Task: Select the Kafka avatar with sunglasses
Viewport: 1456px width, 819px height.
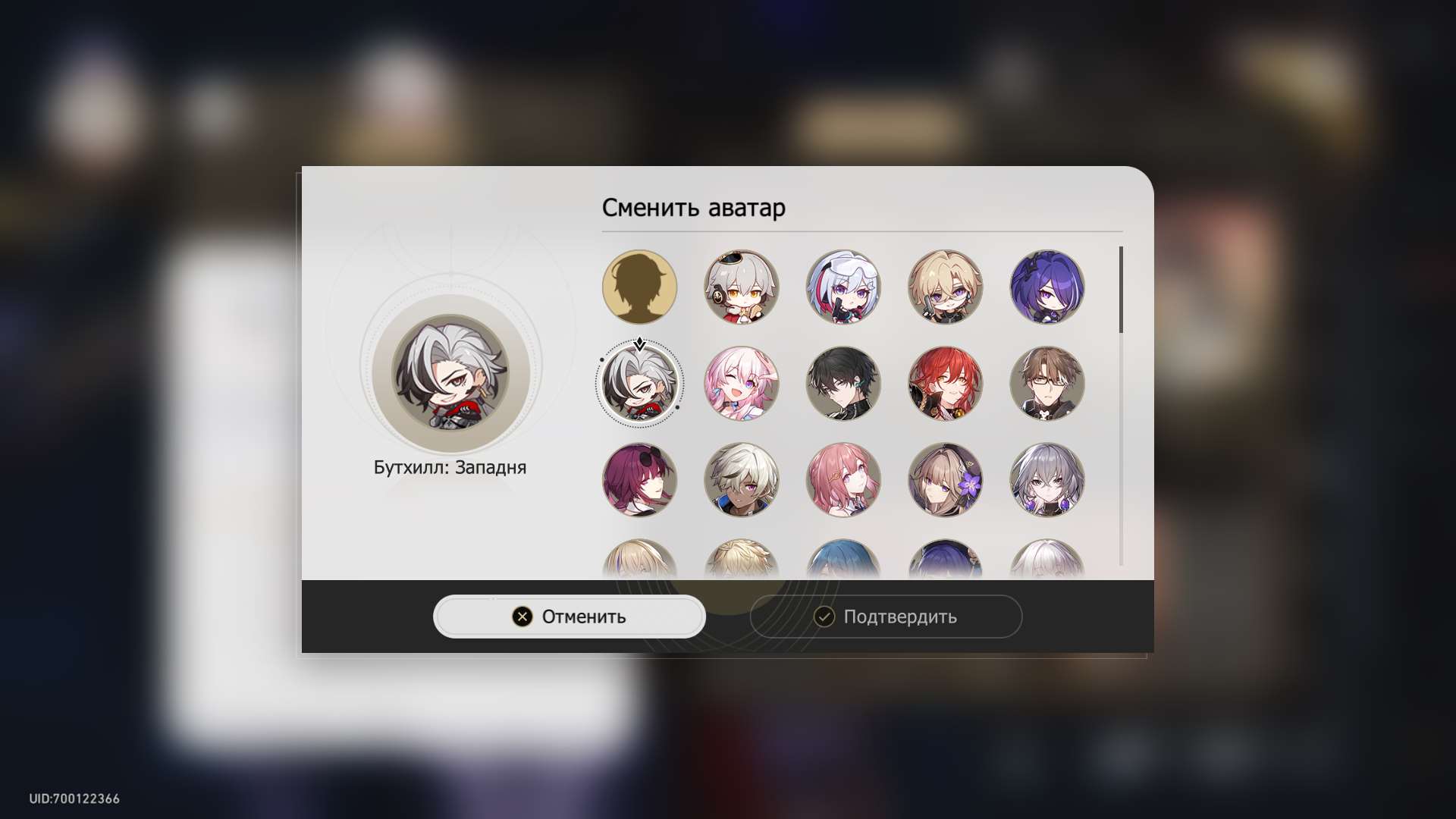Action: (x=639, y=481)
